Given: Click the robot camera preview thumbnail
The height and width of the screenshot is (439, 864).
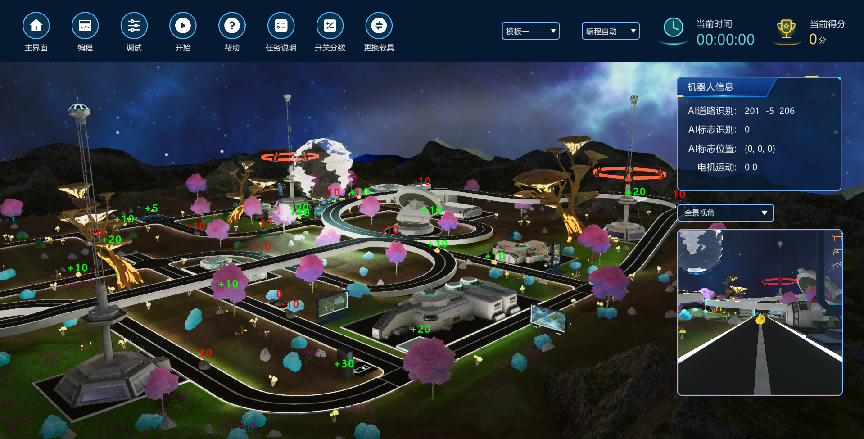Looking at the screenshot, I should click(759, 311).
